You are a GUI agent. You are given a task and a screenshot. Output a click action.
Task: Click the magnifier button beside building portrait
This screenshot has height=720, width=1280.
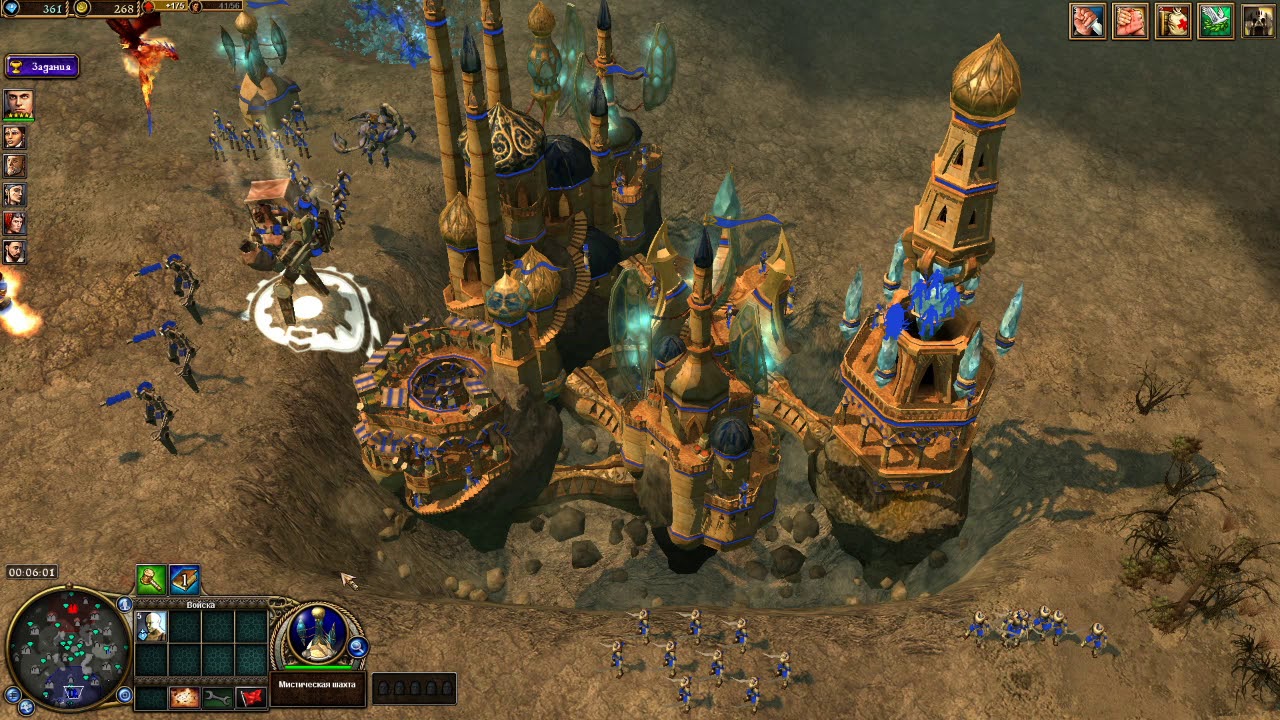click(x=357, y=648)
